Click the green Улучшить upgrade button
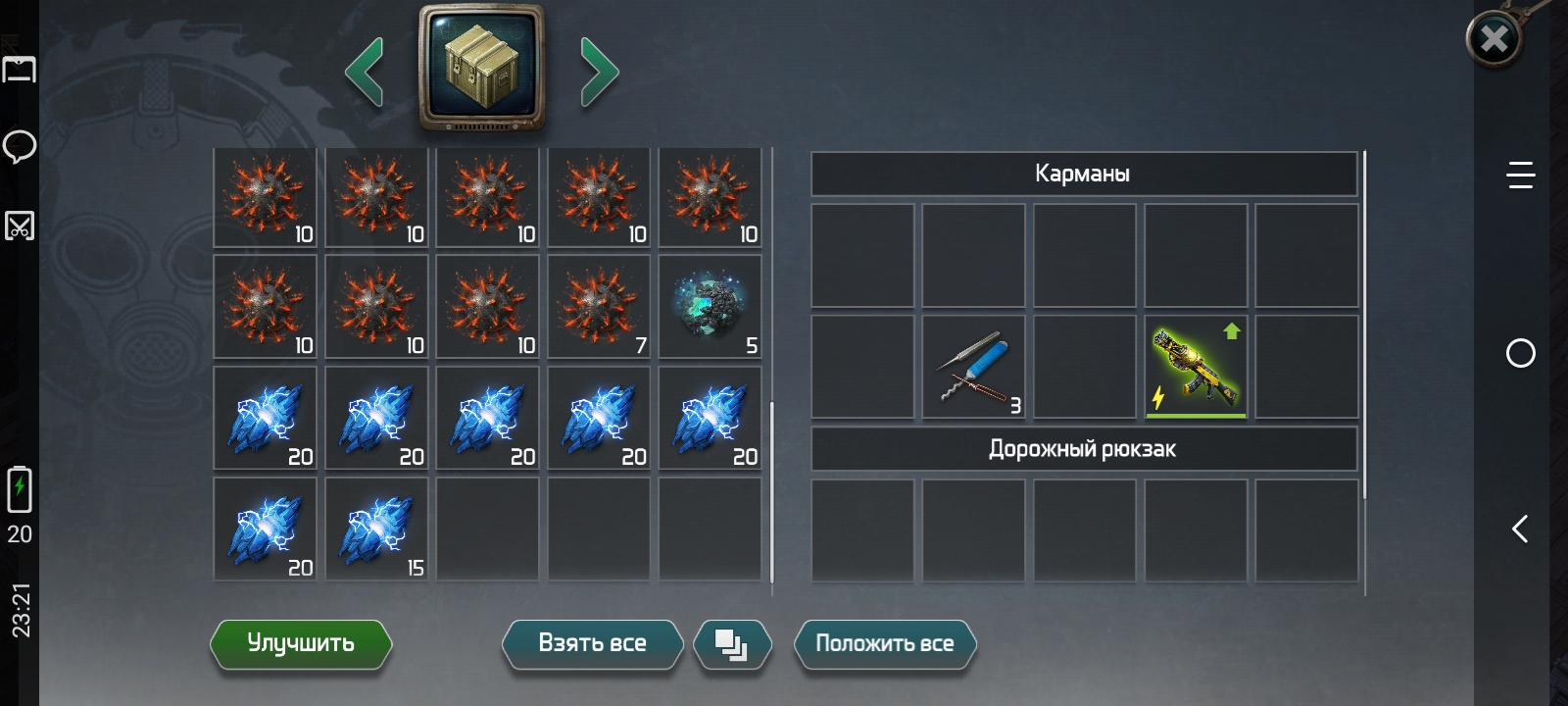The width and height of the screenshot is (1568, 706). pyautogui.click(x=301, y=644)
